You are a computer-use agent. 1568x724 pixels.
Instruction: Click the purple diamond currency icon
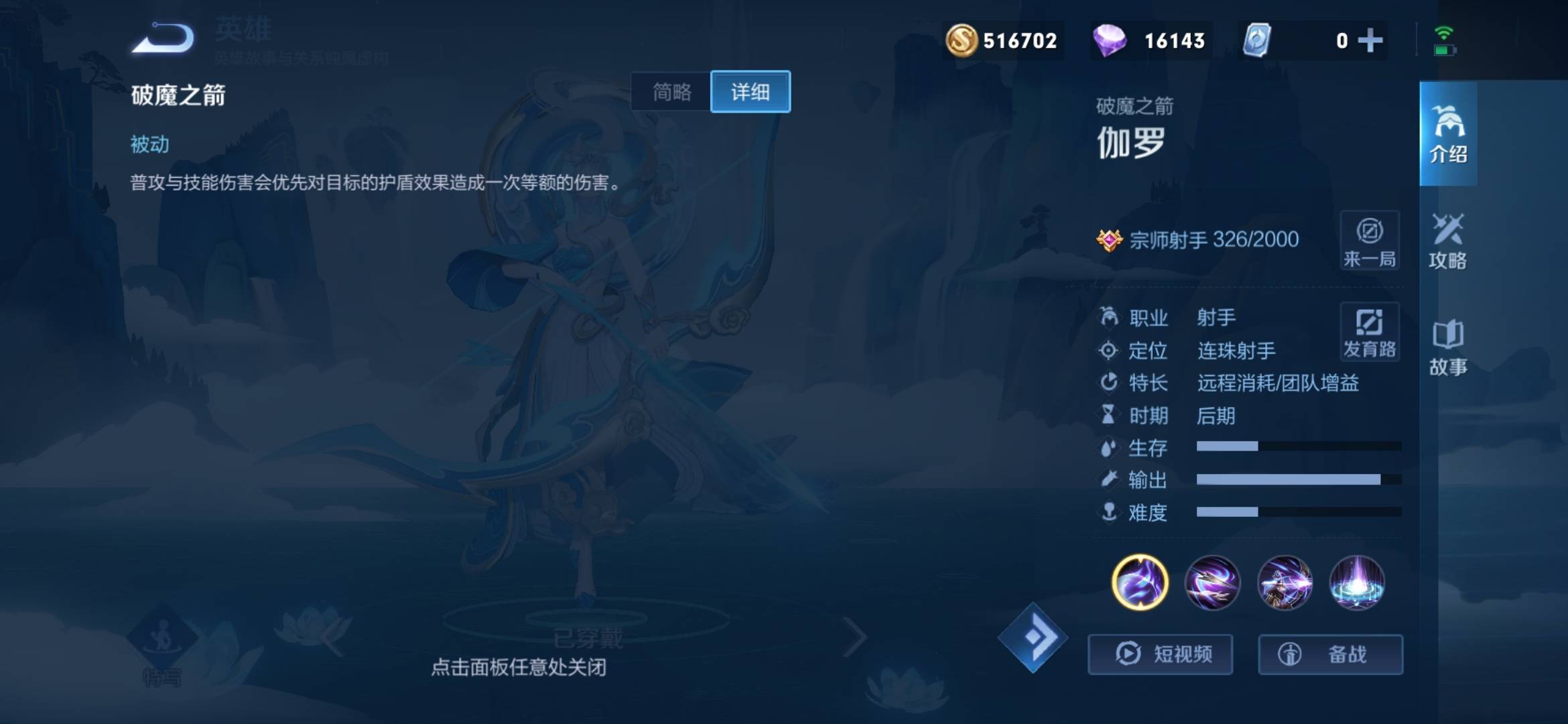1110,40
